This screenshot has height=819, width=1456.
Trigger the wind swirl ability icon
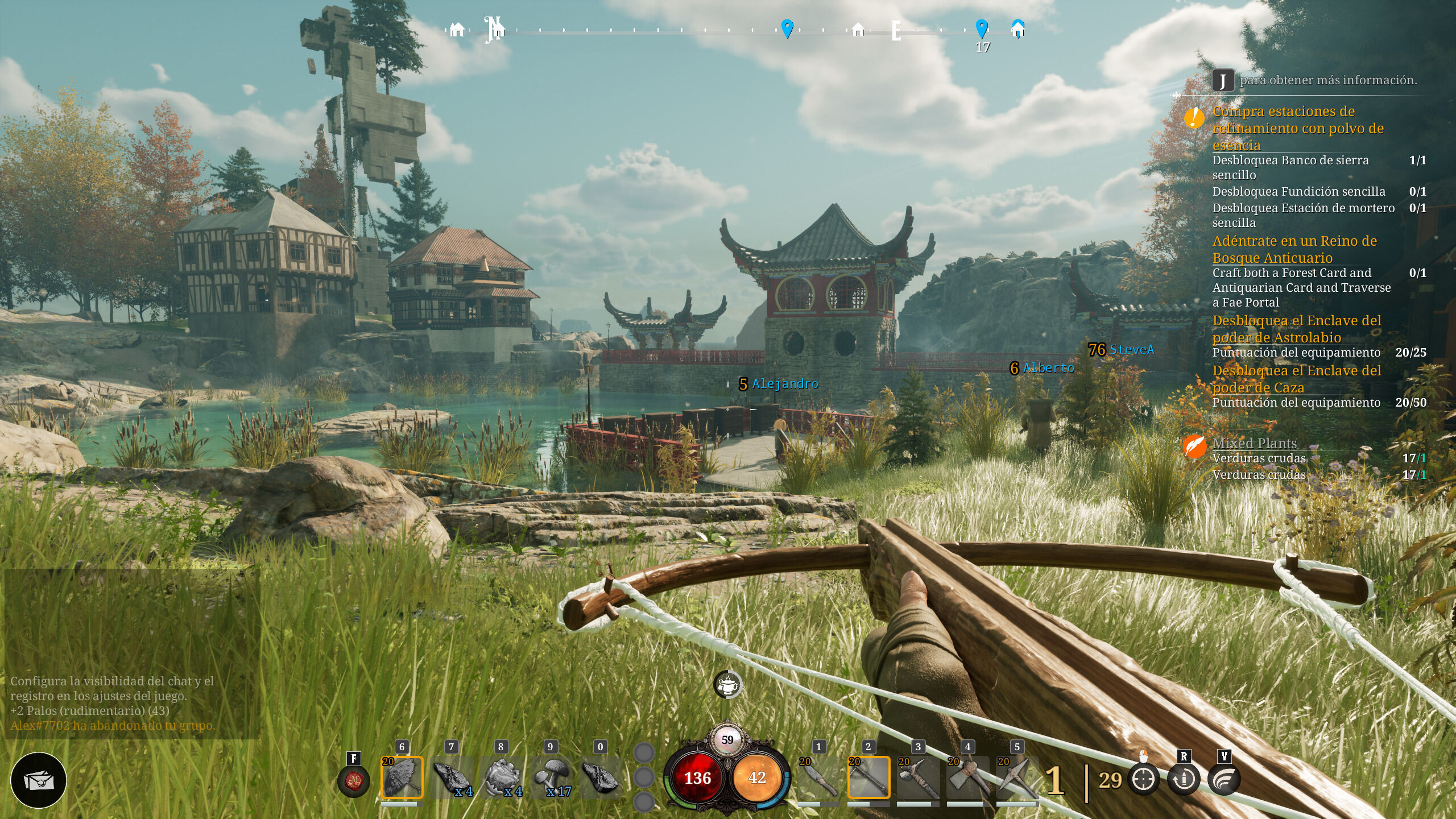[x=1224, y=779]
